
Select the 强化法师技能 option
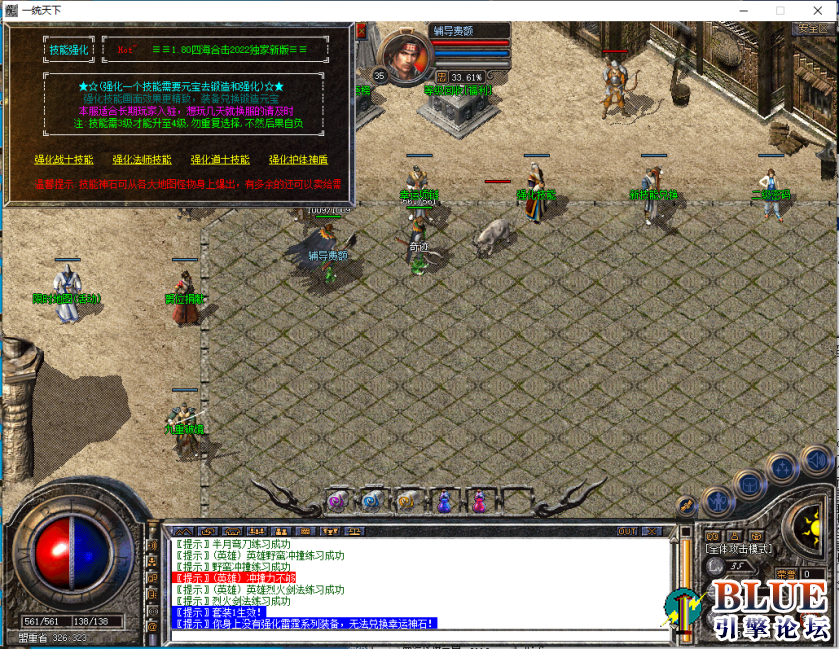click(x=142, y=160)
